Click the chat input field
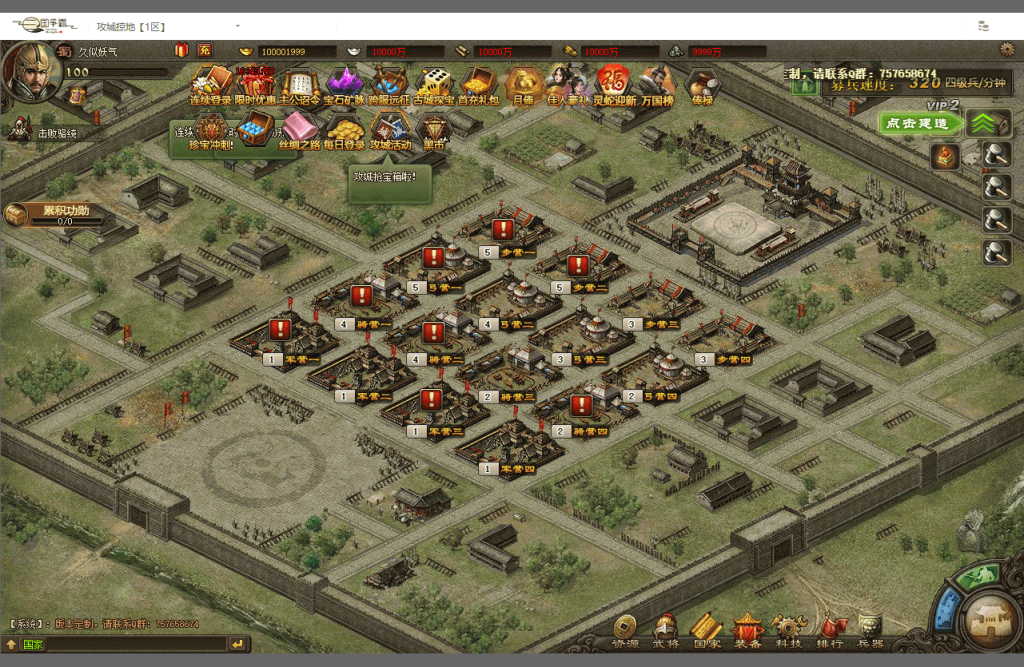 (135, 645)
